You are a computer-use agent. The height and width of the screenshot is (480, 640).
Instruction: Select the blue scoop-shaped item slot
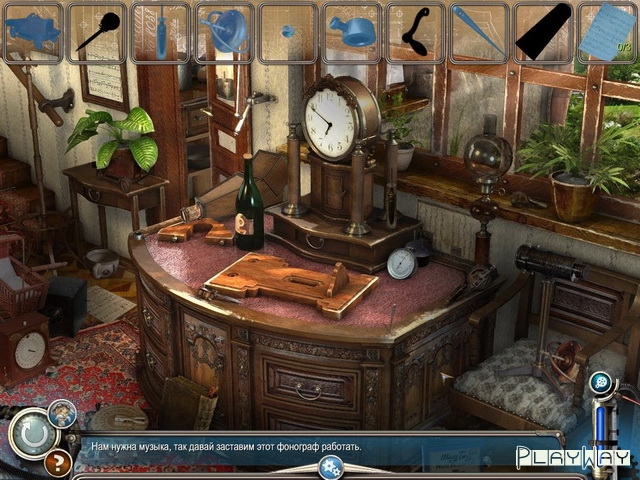[x=352, y=32]
